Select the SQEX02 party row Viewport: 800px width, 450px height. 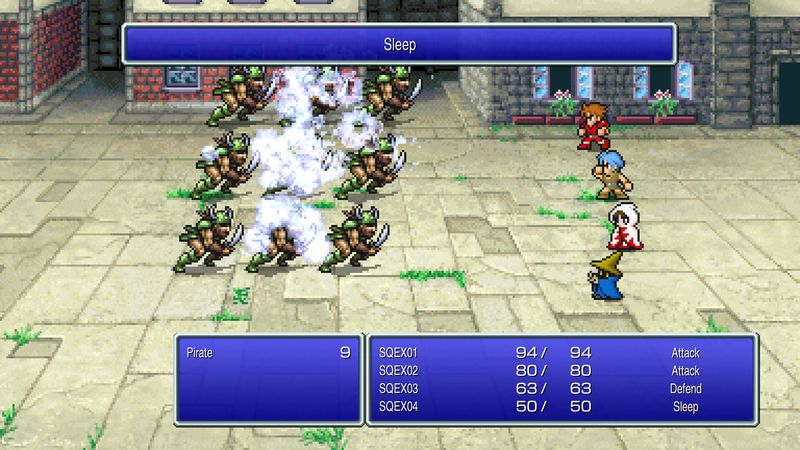[x=398, y=370]
